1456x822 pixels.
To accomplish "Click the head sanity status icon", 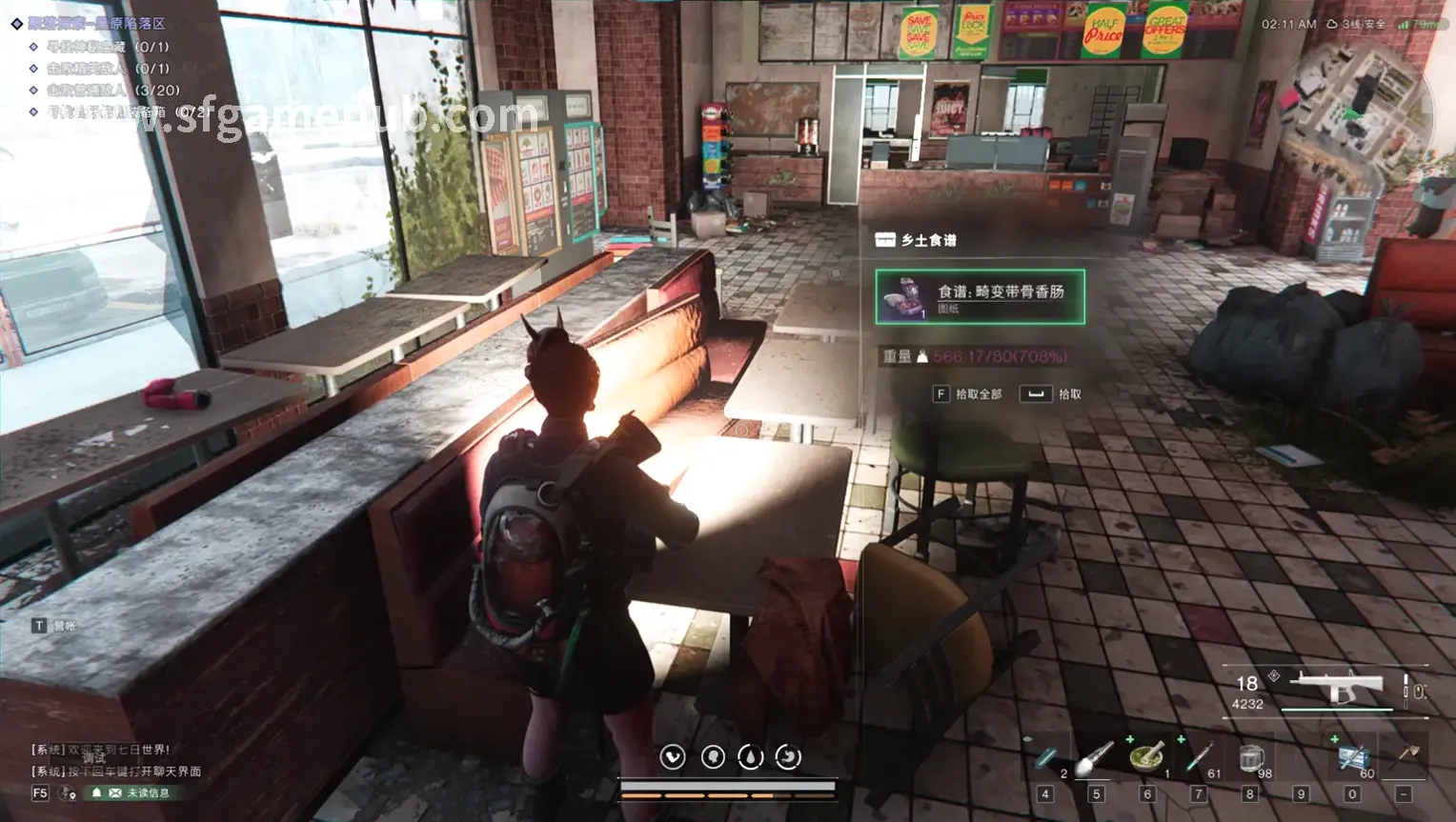I will pos(712,757).
